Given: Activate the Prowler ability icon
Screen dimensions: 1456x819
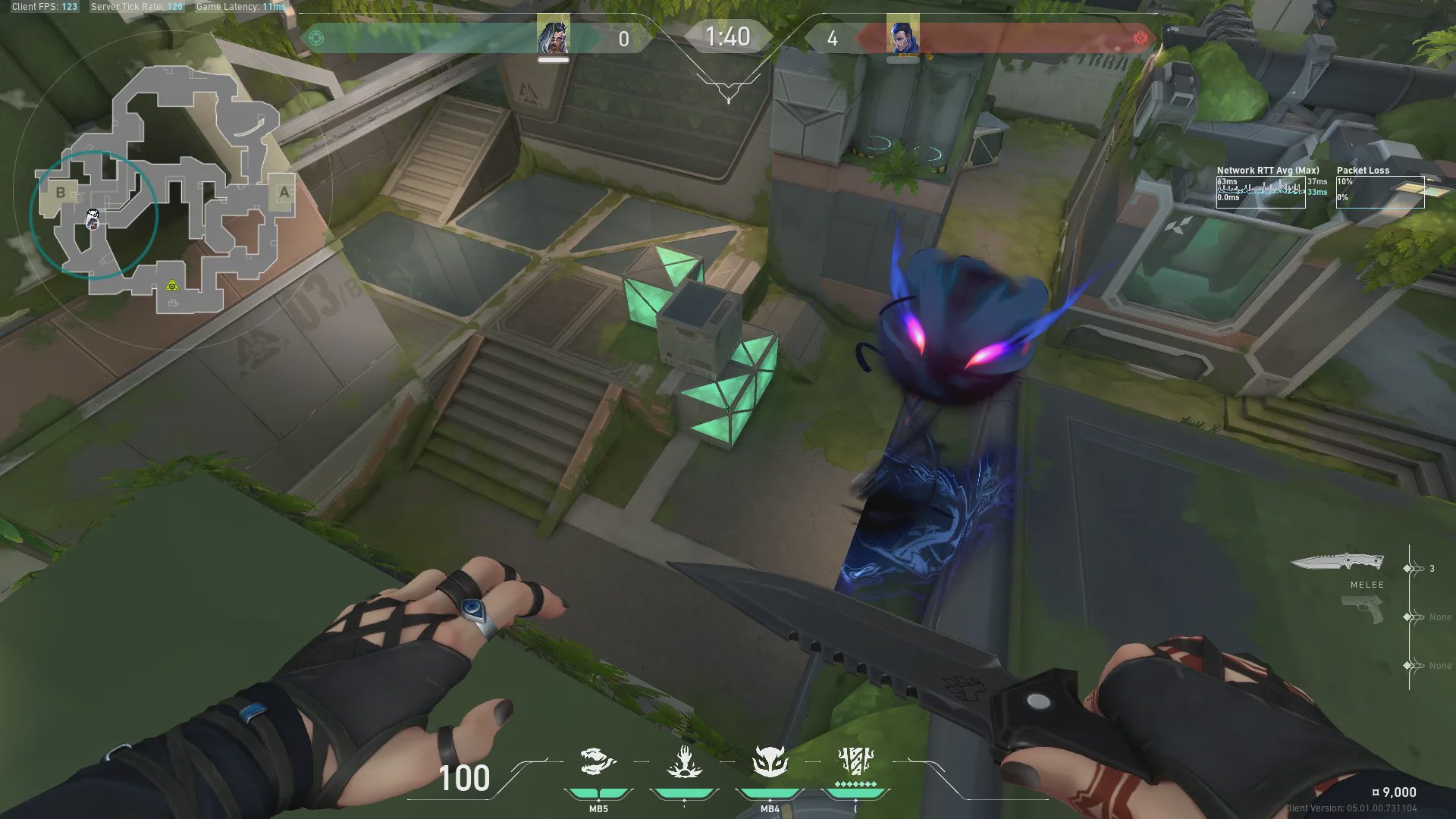Looking at the screenshot, I should [598, 762].
